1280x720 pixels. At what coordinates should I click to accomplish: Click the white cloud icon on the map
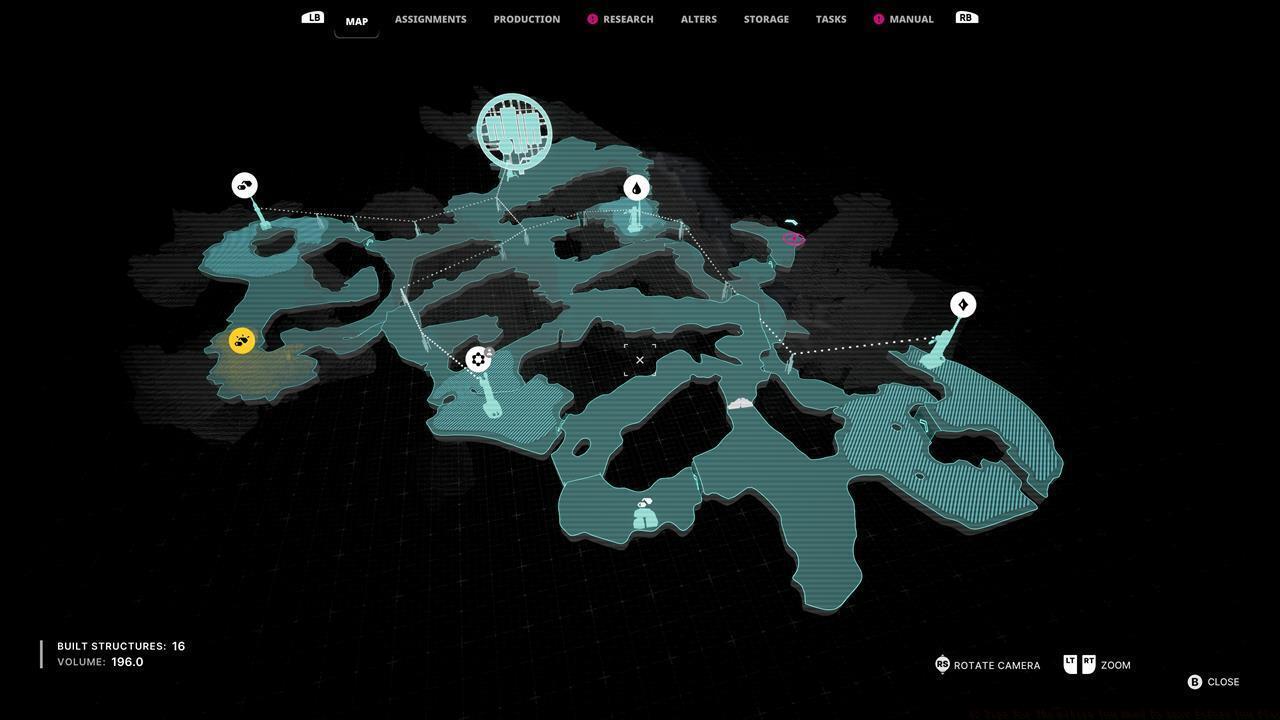[x=739, y=403]
